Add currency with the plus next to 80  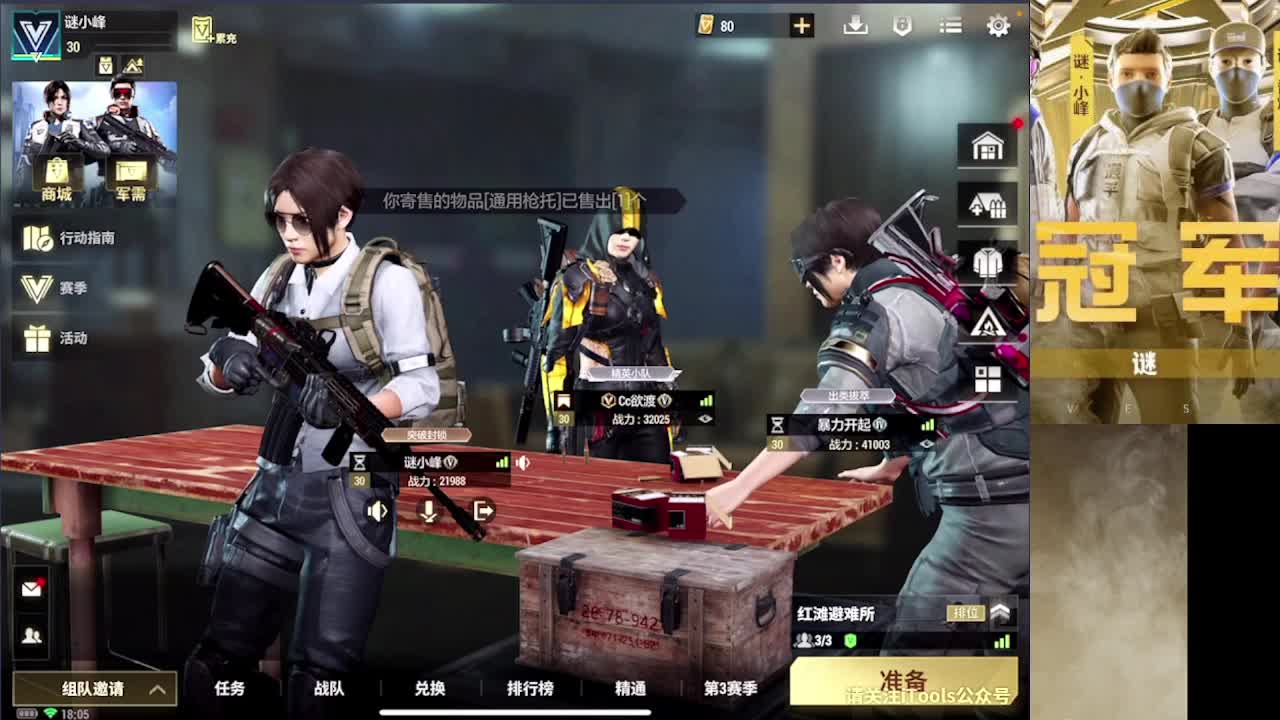800,26
